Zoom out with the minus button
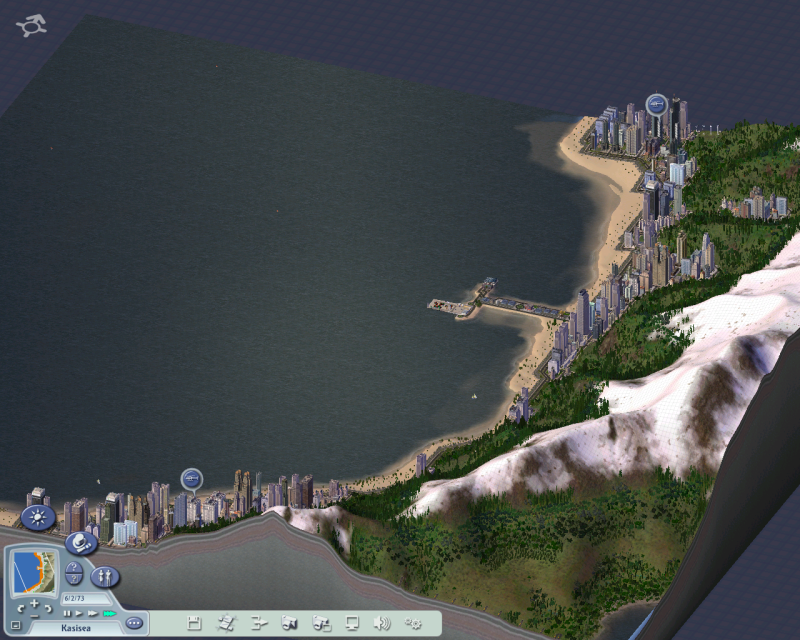The height and width of the screenshot is (640, 800). pos(34,617)
